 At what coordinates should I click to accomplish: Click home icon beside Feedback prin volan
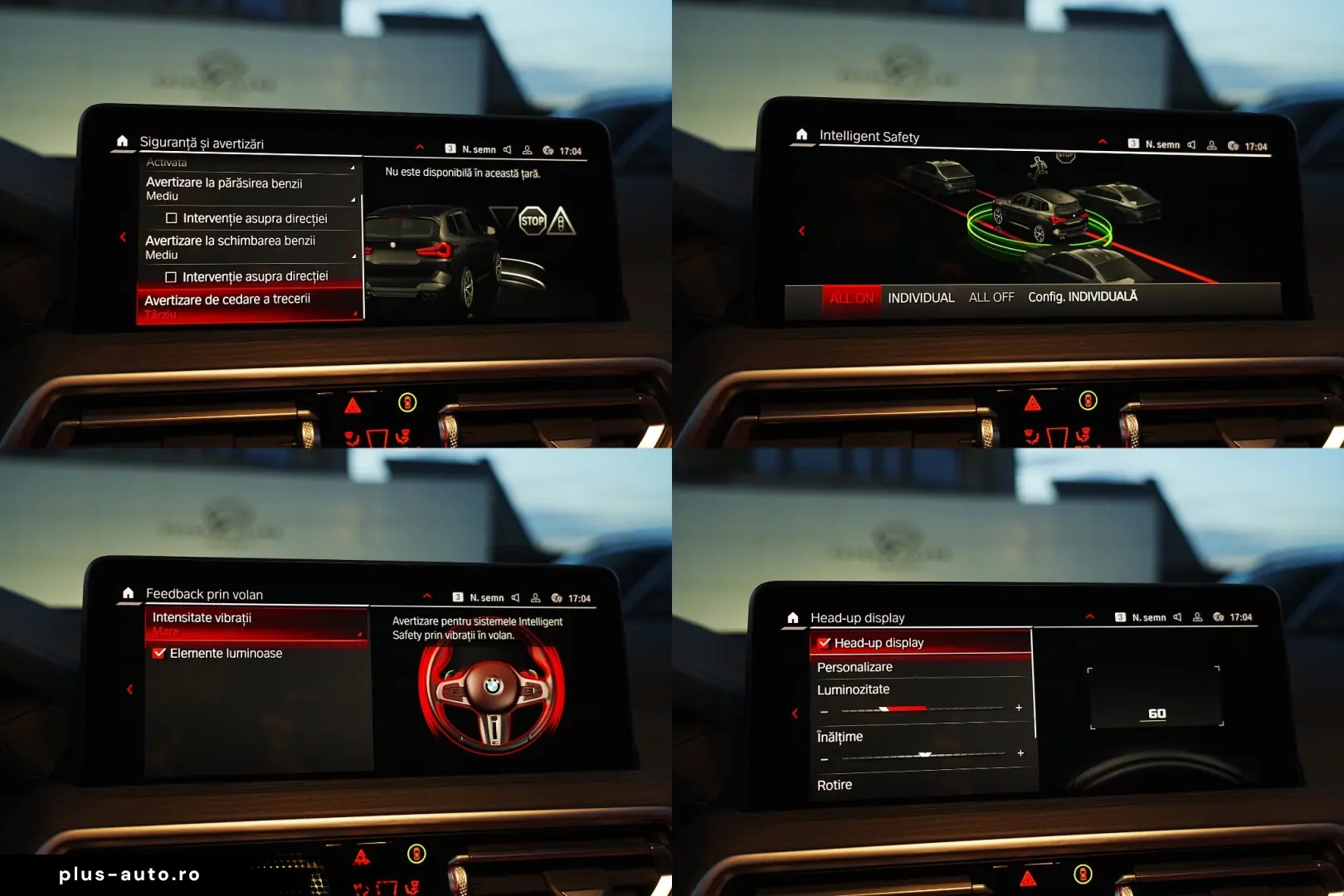(x=128, y=593)
